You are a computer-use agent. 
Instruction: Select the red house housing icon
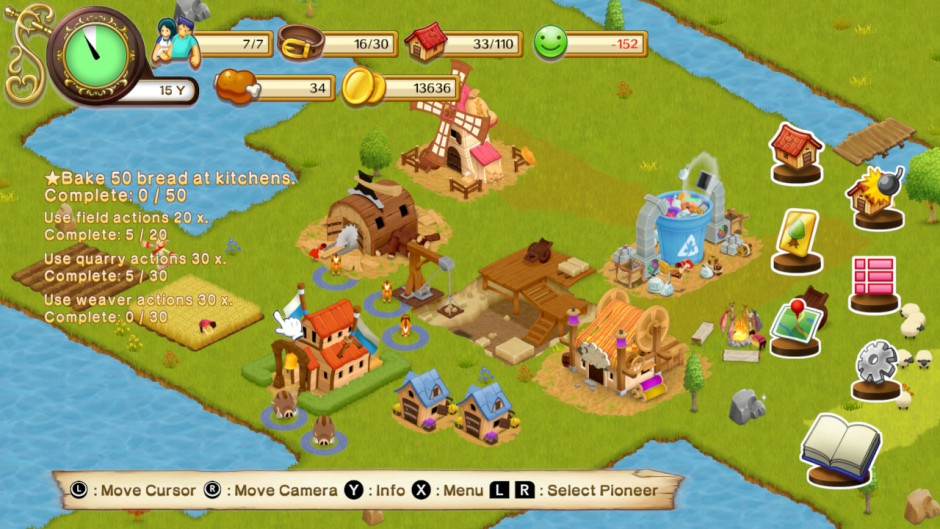427,42
